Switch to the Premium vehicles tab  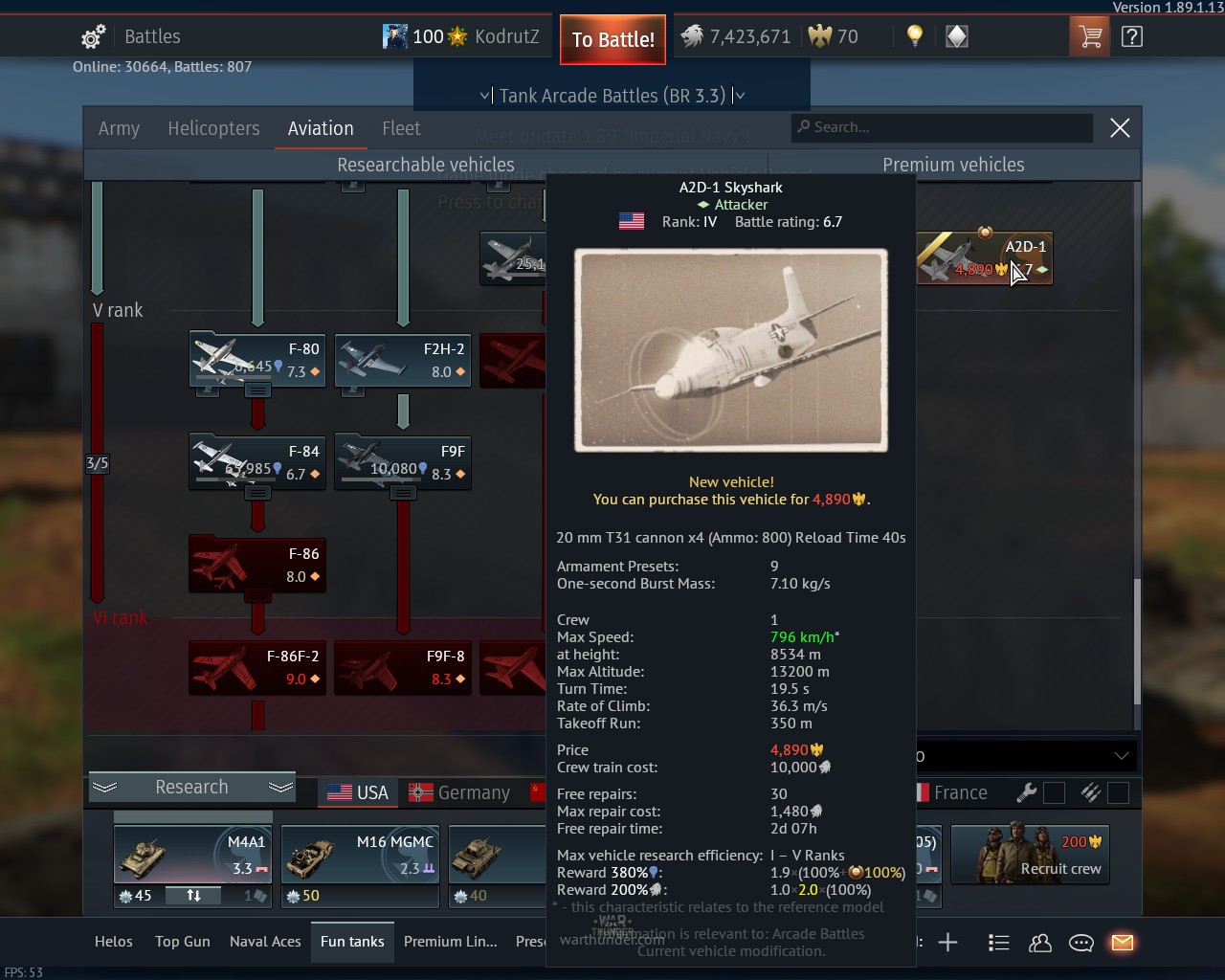[x=953, y=164]
